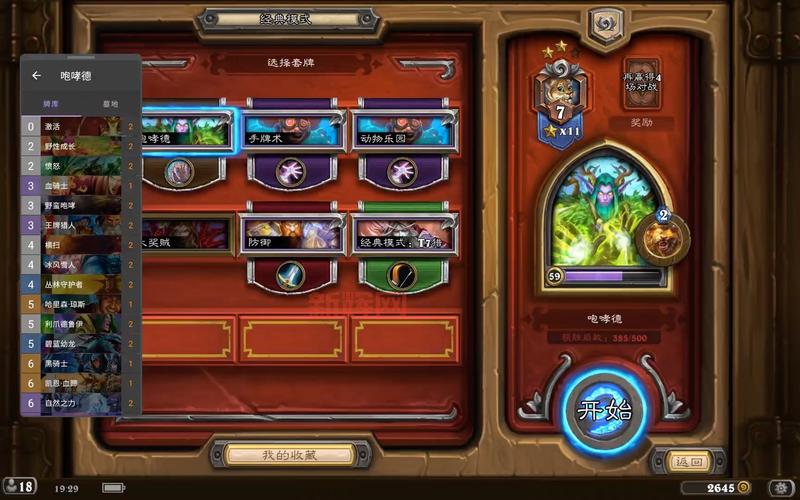Start the match with the 开始 button
Image resolution: width=800 pixels, height=500 pixels.
[x=604, y=411]
